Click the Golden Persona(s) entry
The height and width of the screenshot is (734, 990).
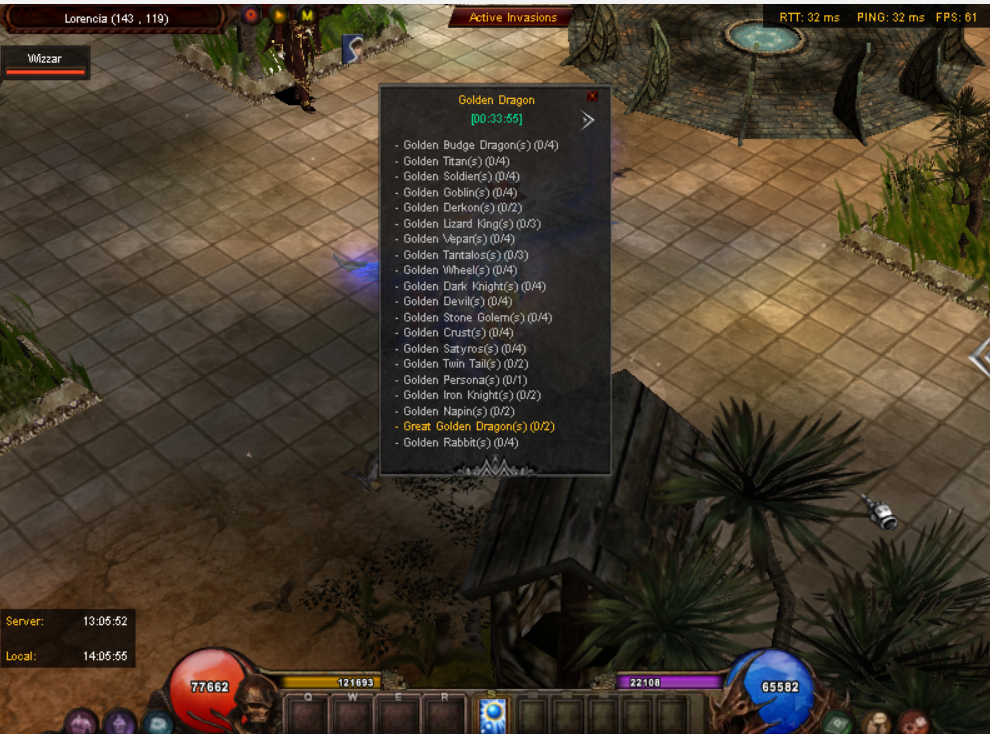coord(465,380)
